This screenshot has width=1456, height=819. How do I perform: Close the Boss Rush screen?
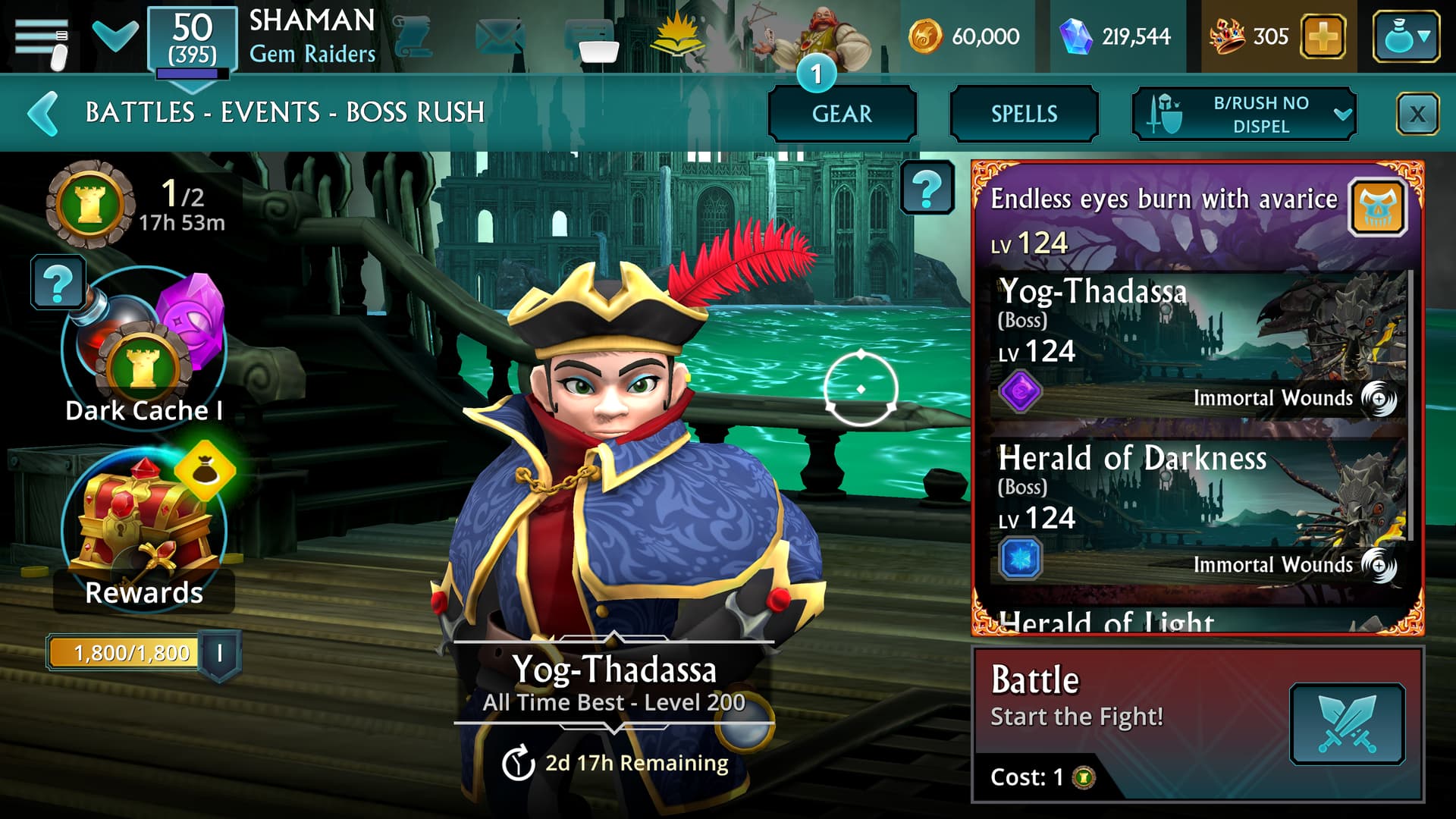point(1417,115)
